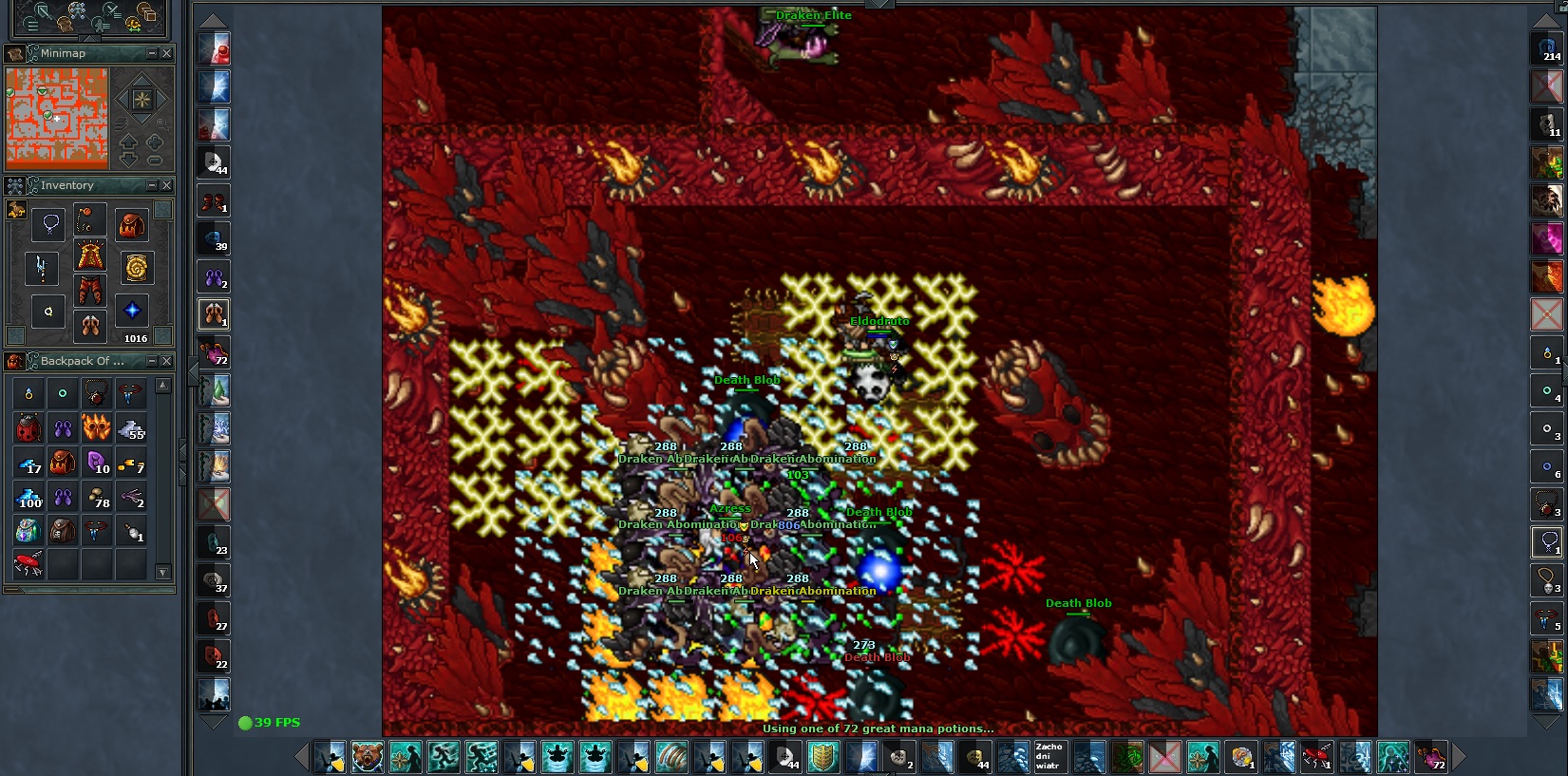Screen dimensions: 1568x776
Task: Select the mushroom stack of 78
Action: [x=97, y=497]
